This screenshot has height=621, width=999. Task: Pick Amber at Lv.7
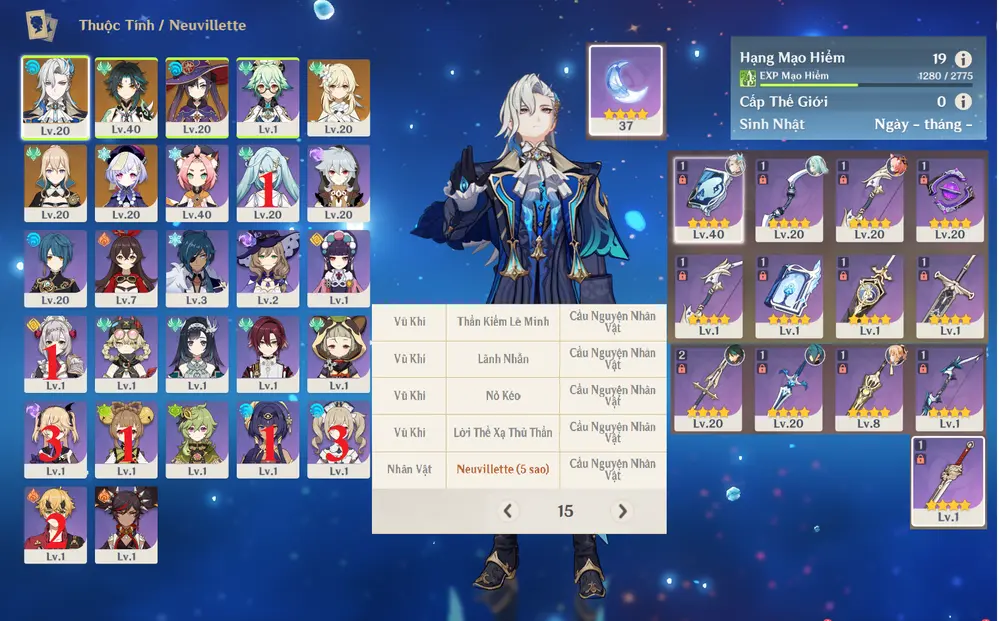point(126,269)
